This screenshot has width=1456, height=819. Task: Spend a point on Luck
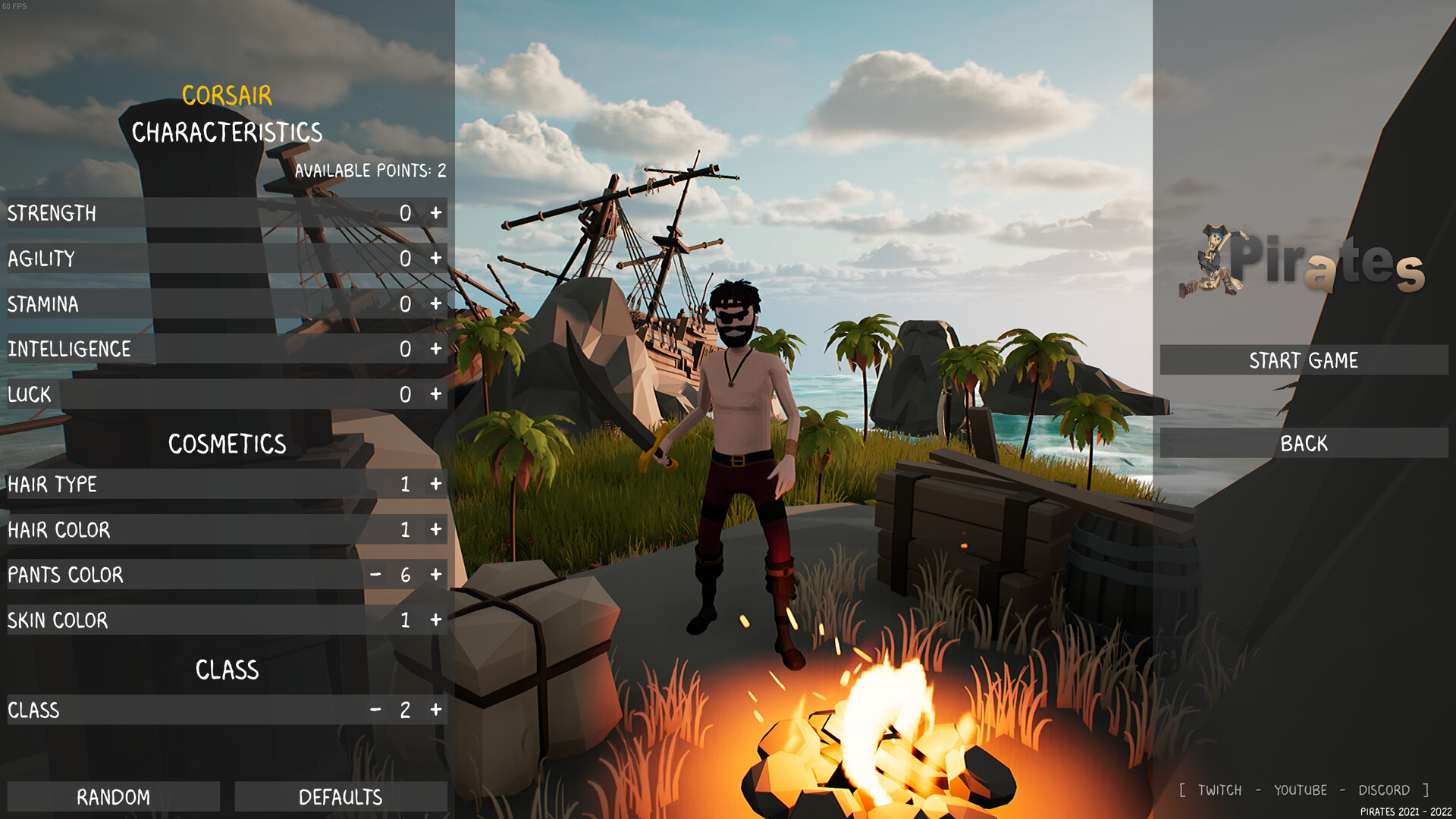[436, 394]
